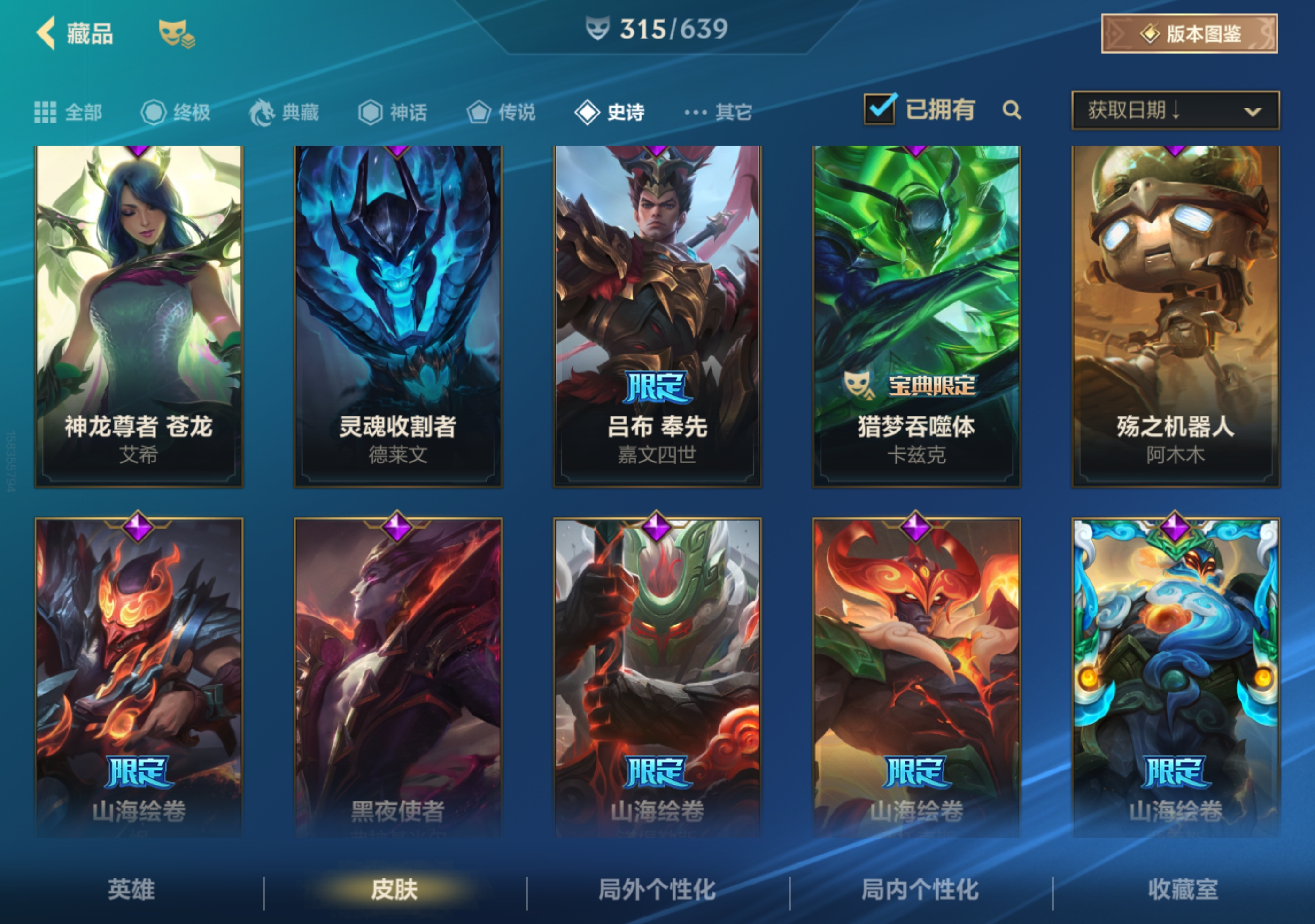Toggle the 已拥有 owned checkbox
1315x924 pixels.
click(879, 109)
